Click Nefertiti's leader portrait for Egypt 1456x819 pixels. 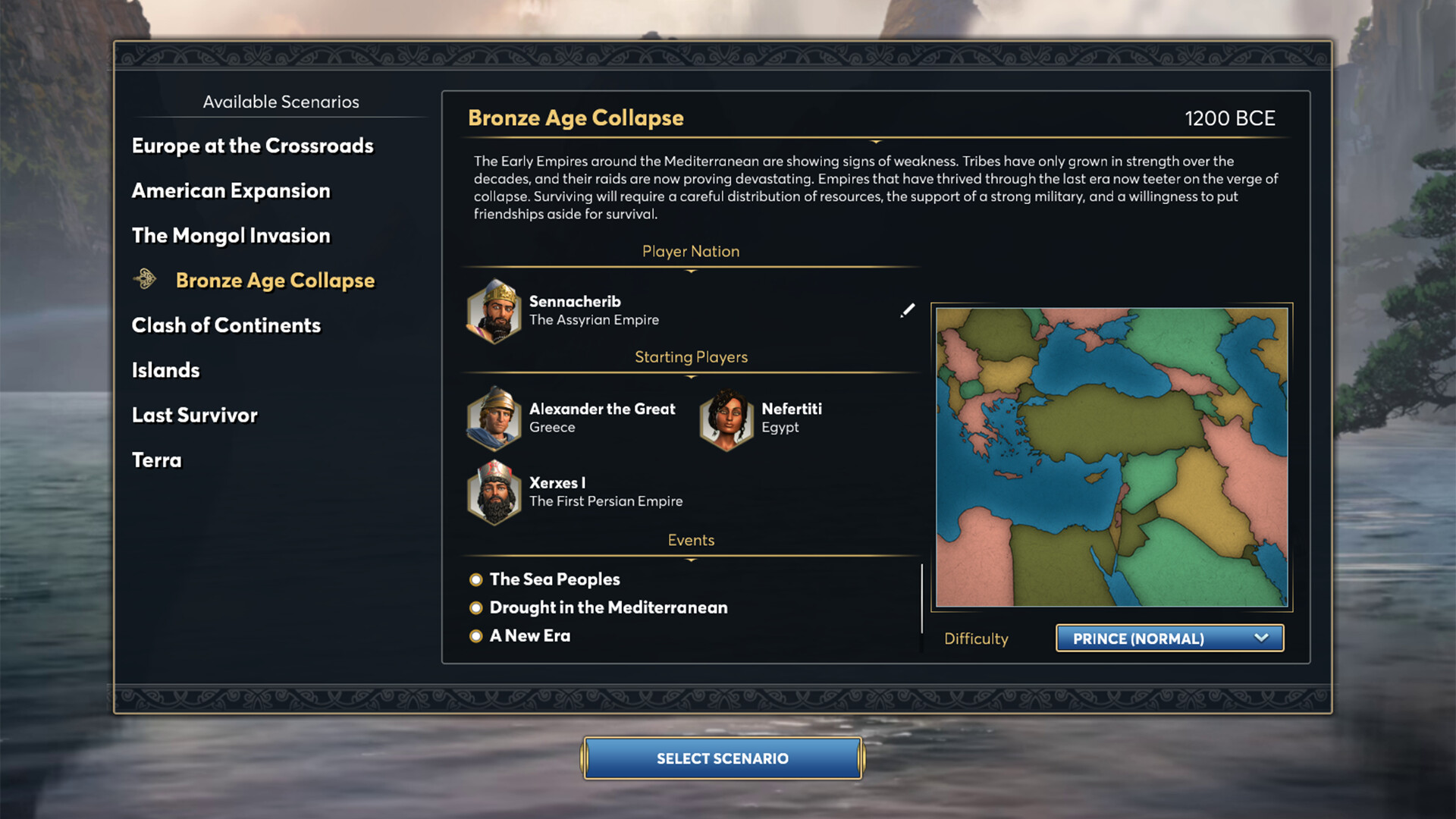726,419
